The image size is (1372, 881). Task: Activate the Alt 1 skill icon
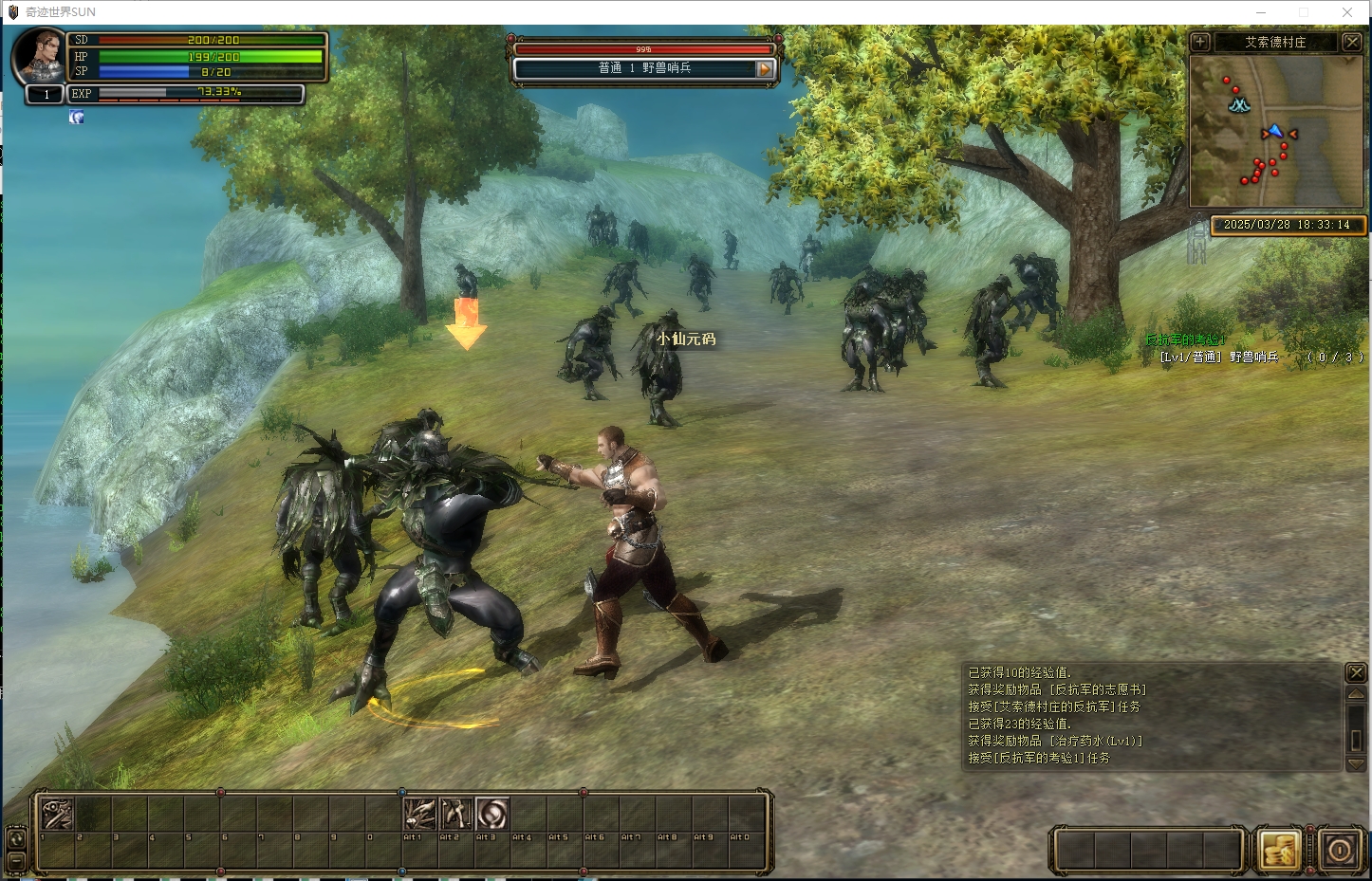(419, 814)
